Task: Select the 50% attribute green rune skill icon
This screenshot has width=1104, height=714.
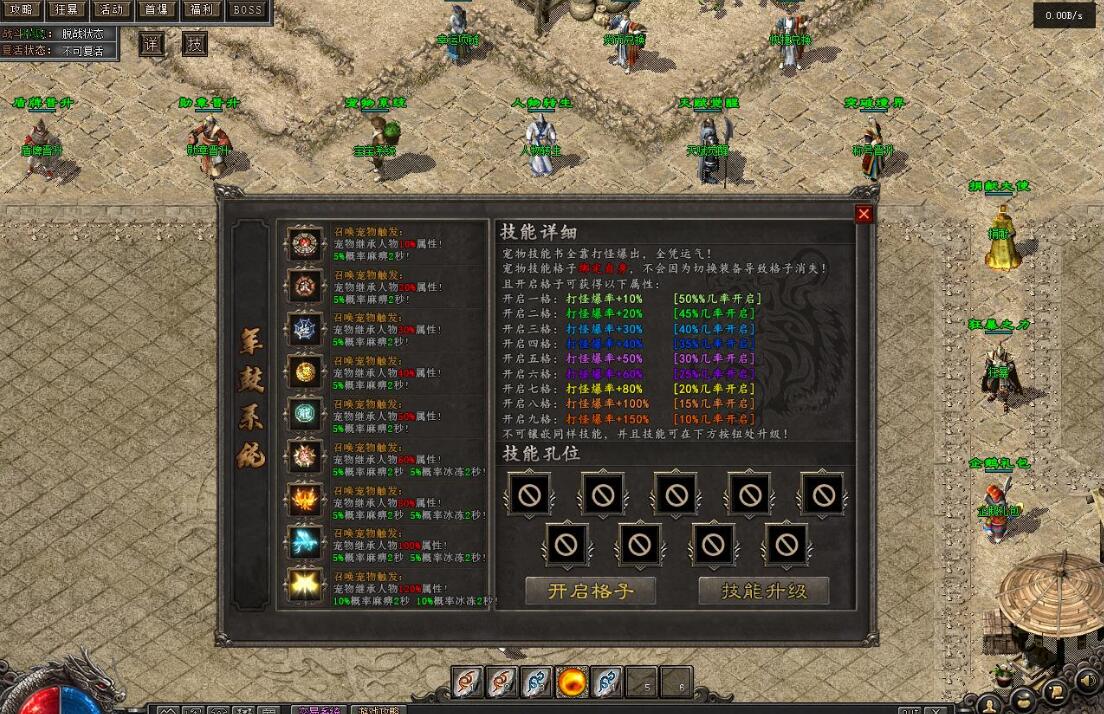Action: pyautogui.click(x=305, y=414)
